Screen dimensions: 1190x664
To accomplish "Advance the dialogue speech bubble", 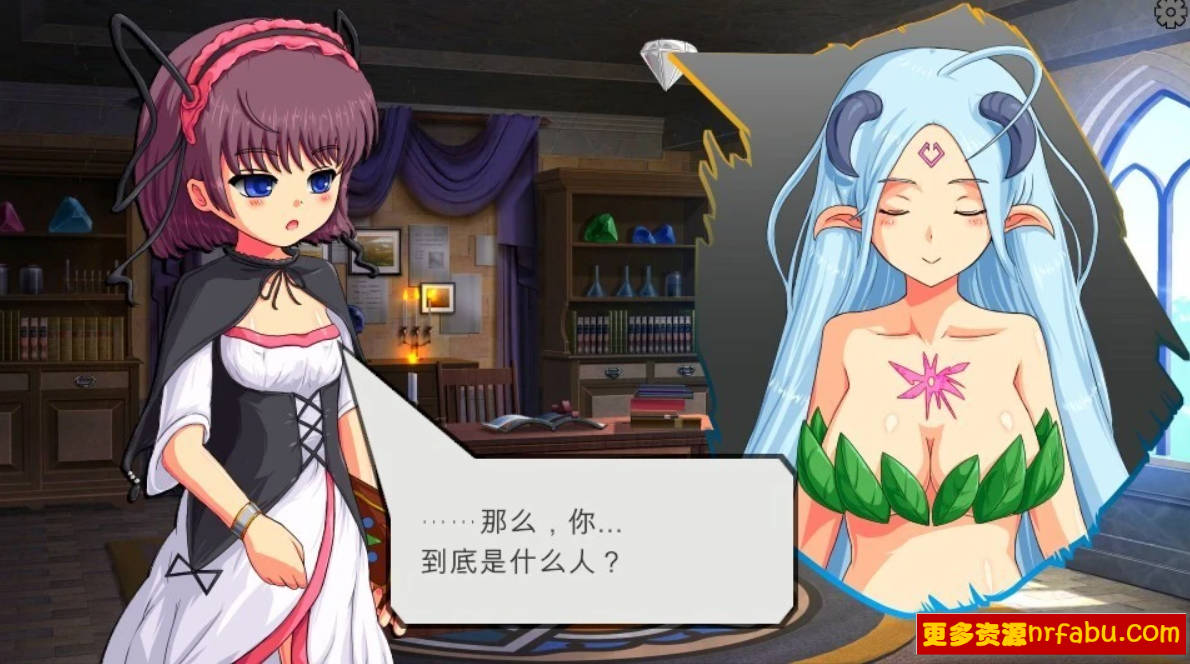I will (x=590, y=540).
